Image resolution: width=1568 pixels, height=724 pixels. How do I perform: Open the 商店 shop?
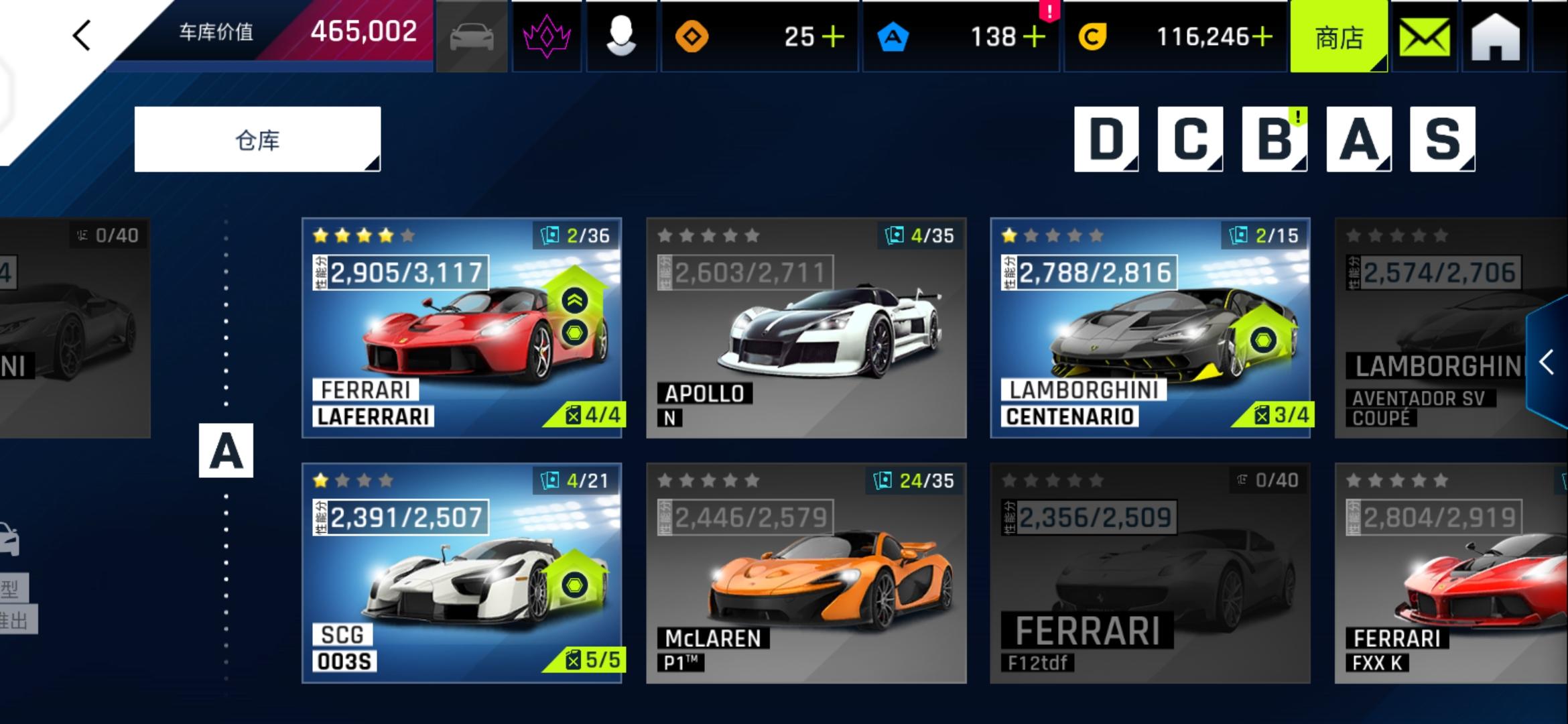pyautogui.click(x=1339, y=37)
